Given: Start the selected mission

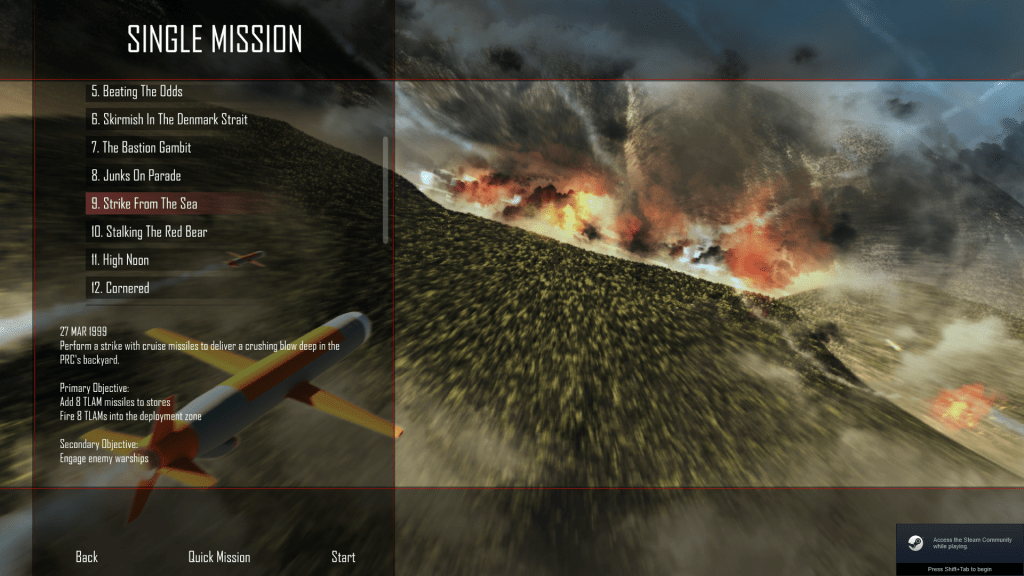Looking at the screenshot, I should [x=343, y=557].
